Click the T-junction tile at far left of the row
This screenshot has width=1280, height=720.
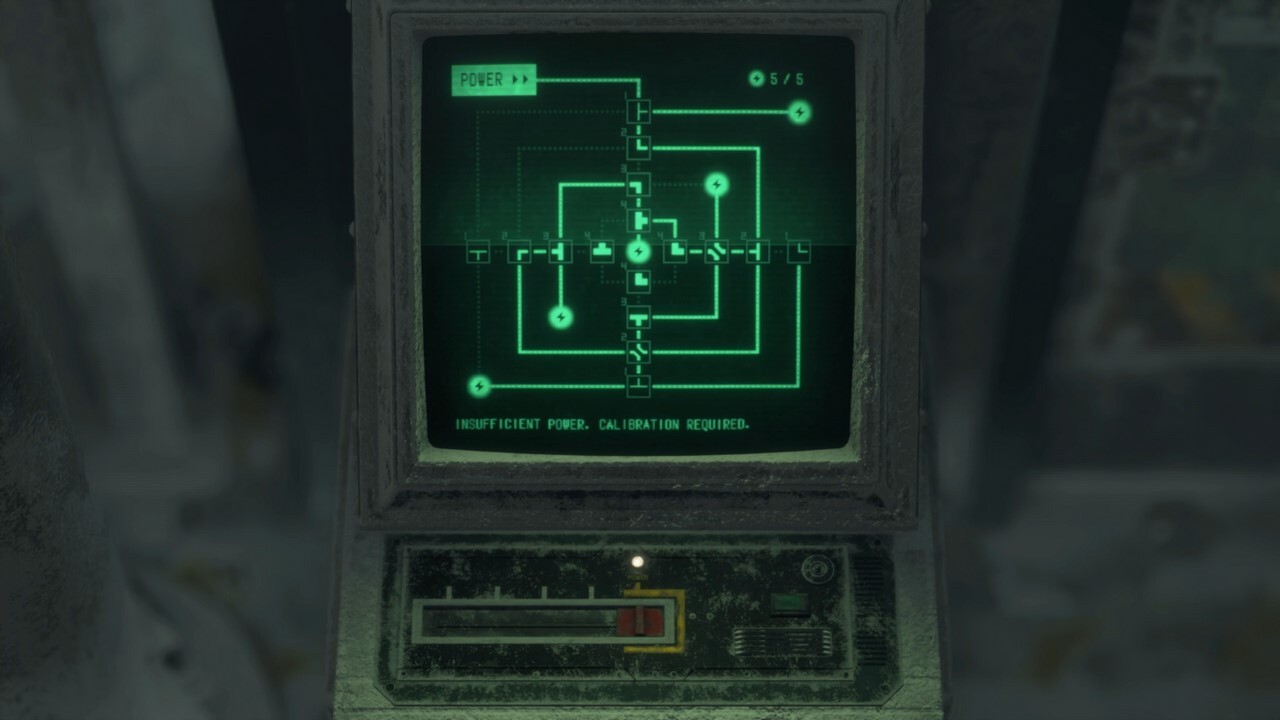(478, 251)
